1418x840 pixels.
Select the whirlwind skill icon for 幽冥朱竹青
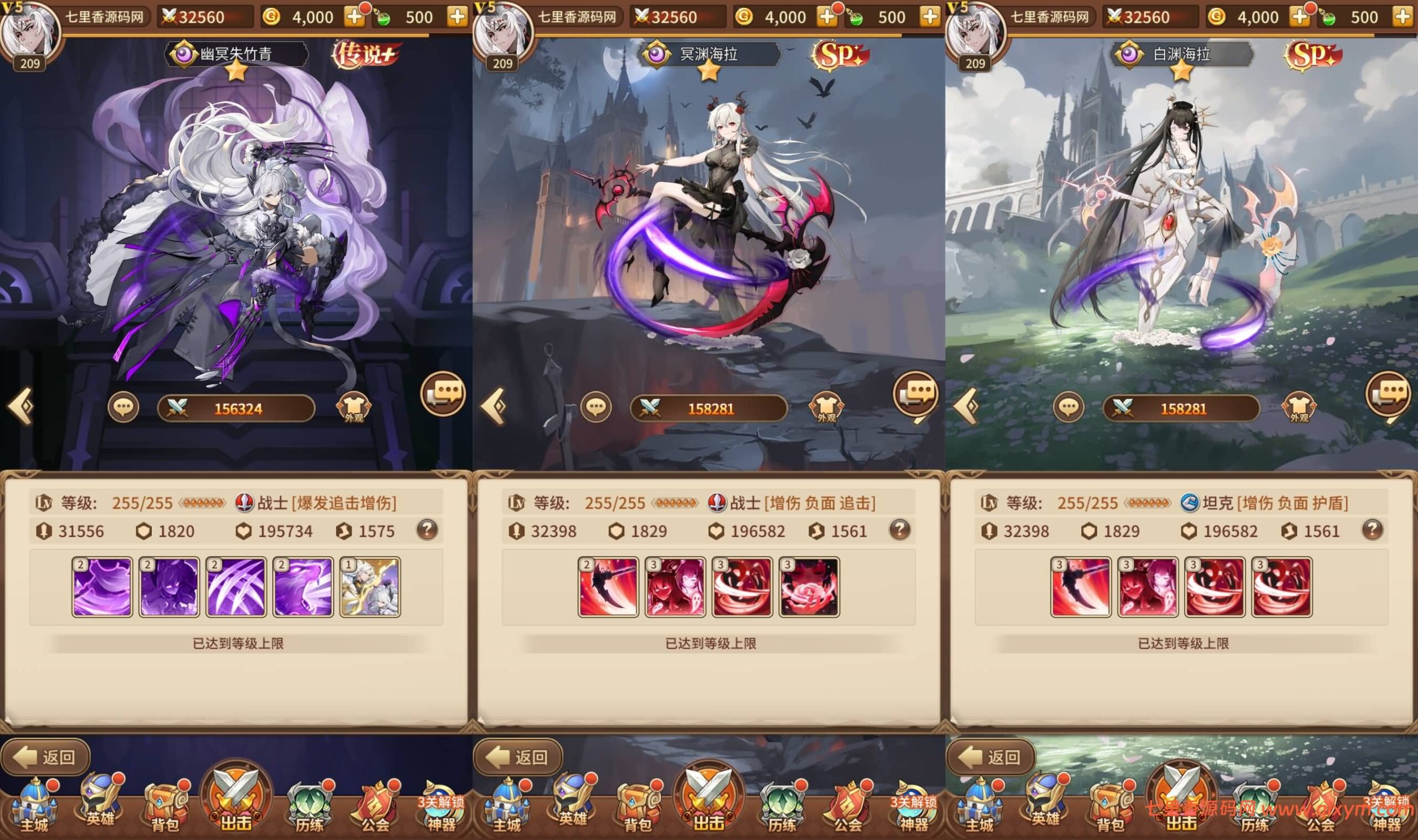(x=102, y=586)
